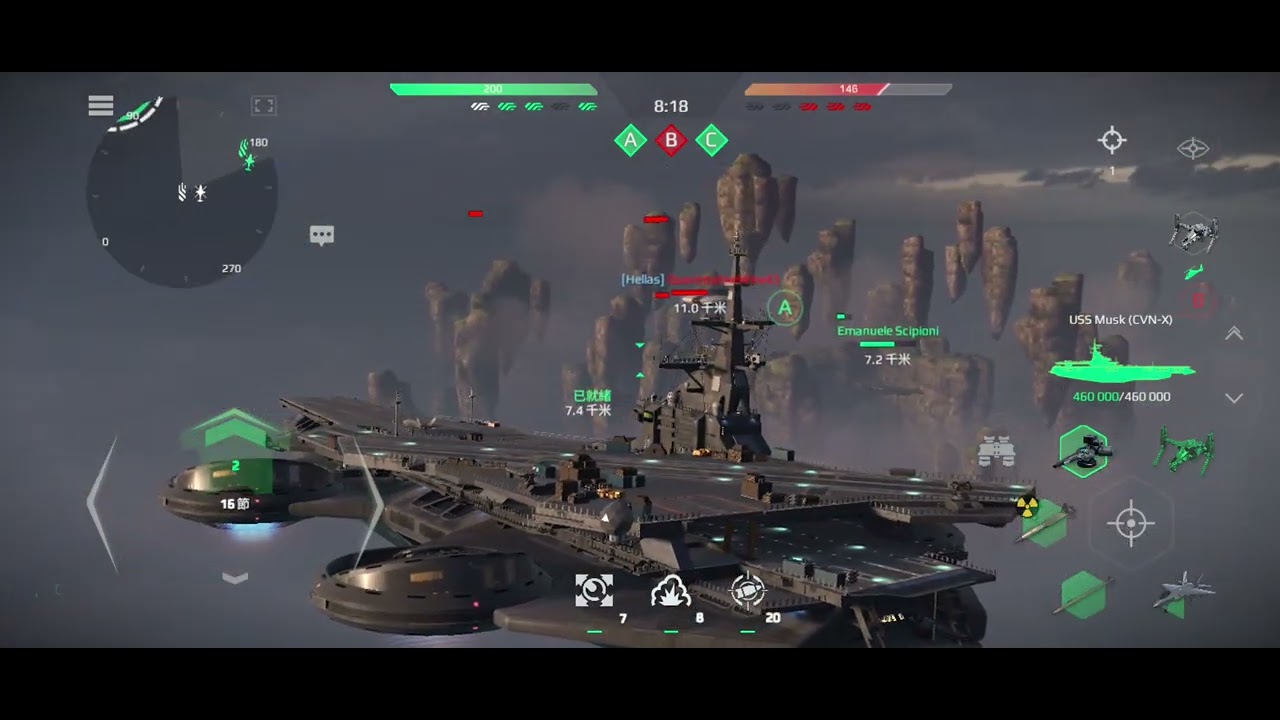Select capture point B diamond

(x=671, y=141)
